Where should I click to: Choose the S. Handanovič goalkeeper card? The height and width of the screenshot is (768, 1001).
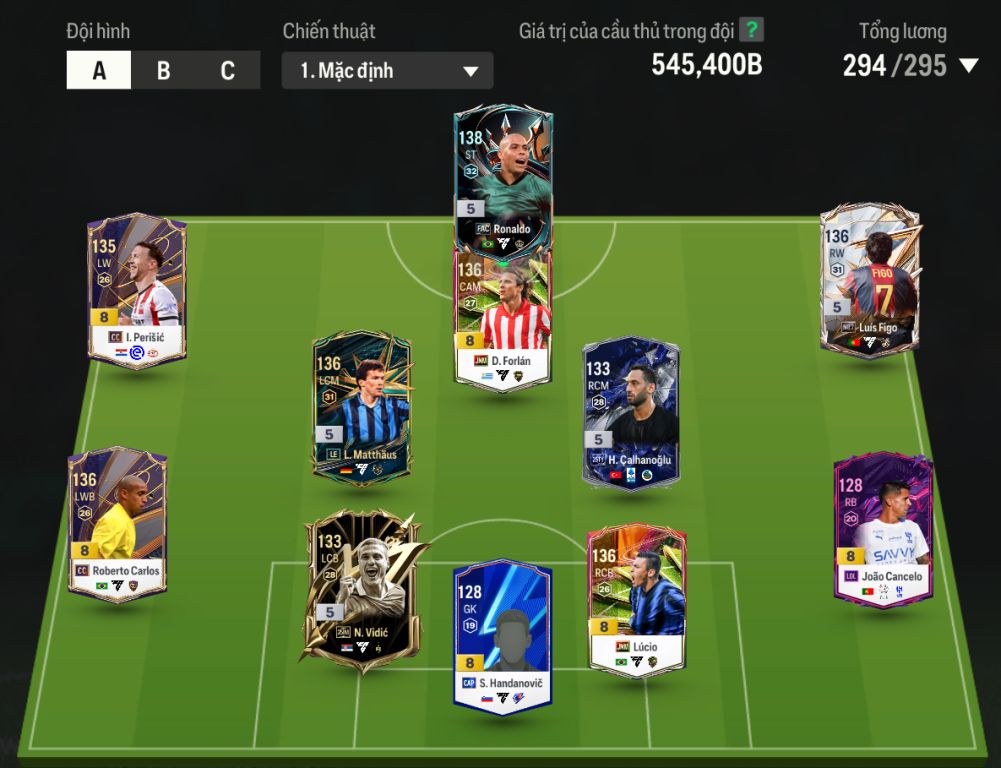(x=502, y=637)
